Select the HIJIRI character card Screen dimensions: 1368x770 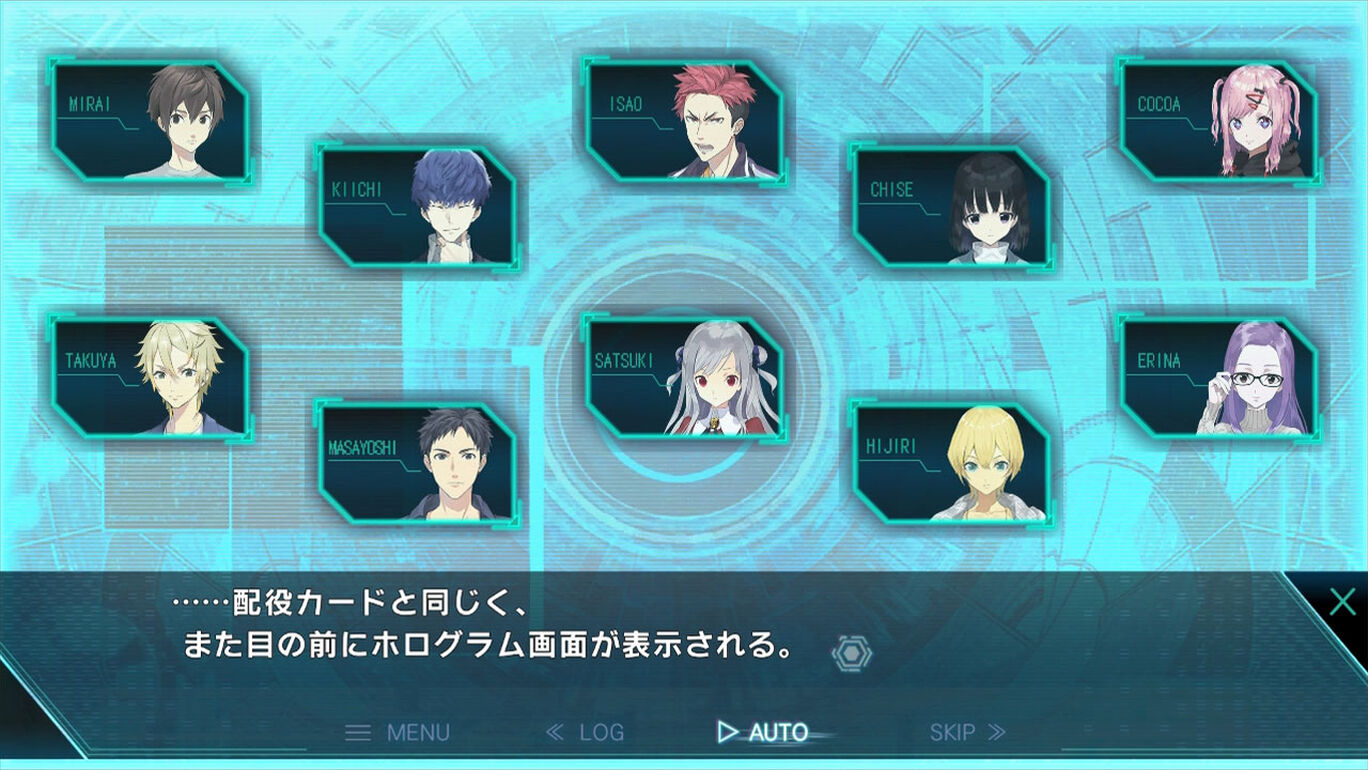point(951,462)
